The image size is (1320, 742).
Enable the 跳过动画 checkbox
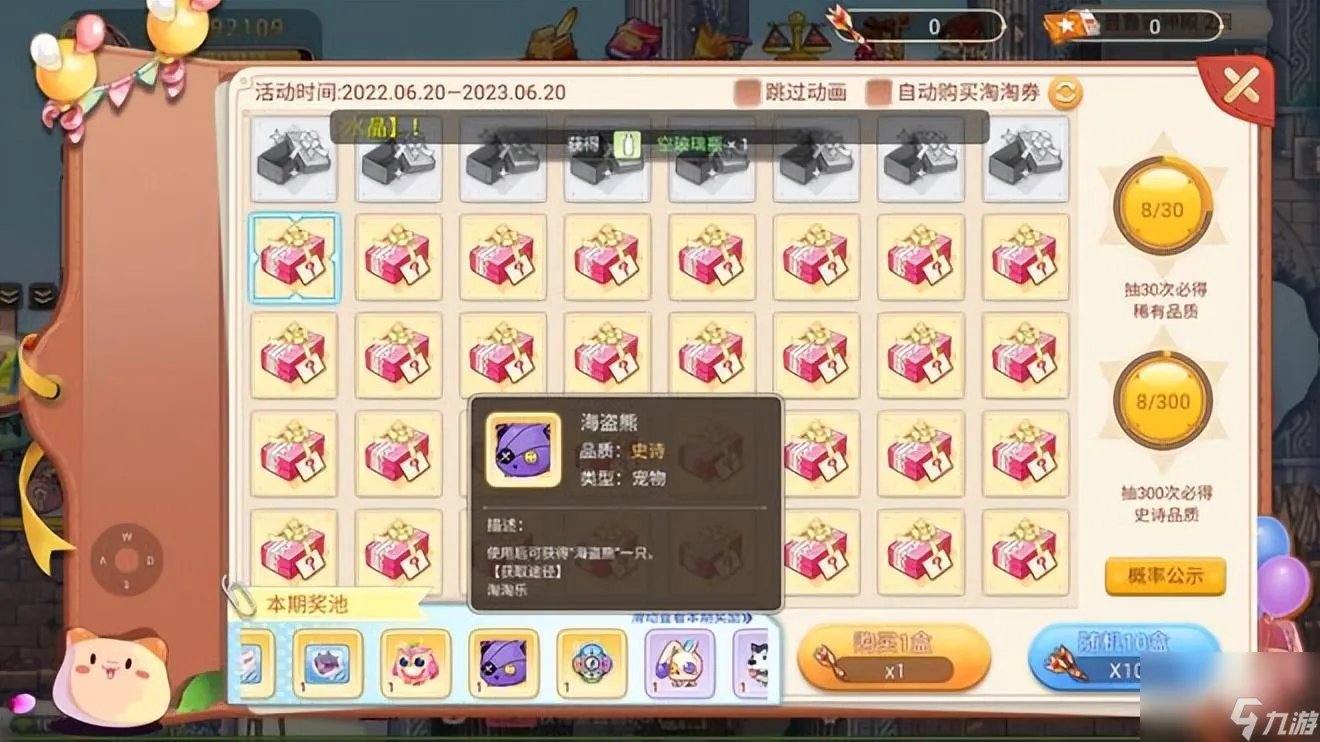[x=745, y=90]
